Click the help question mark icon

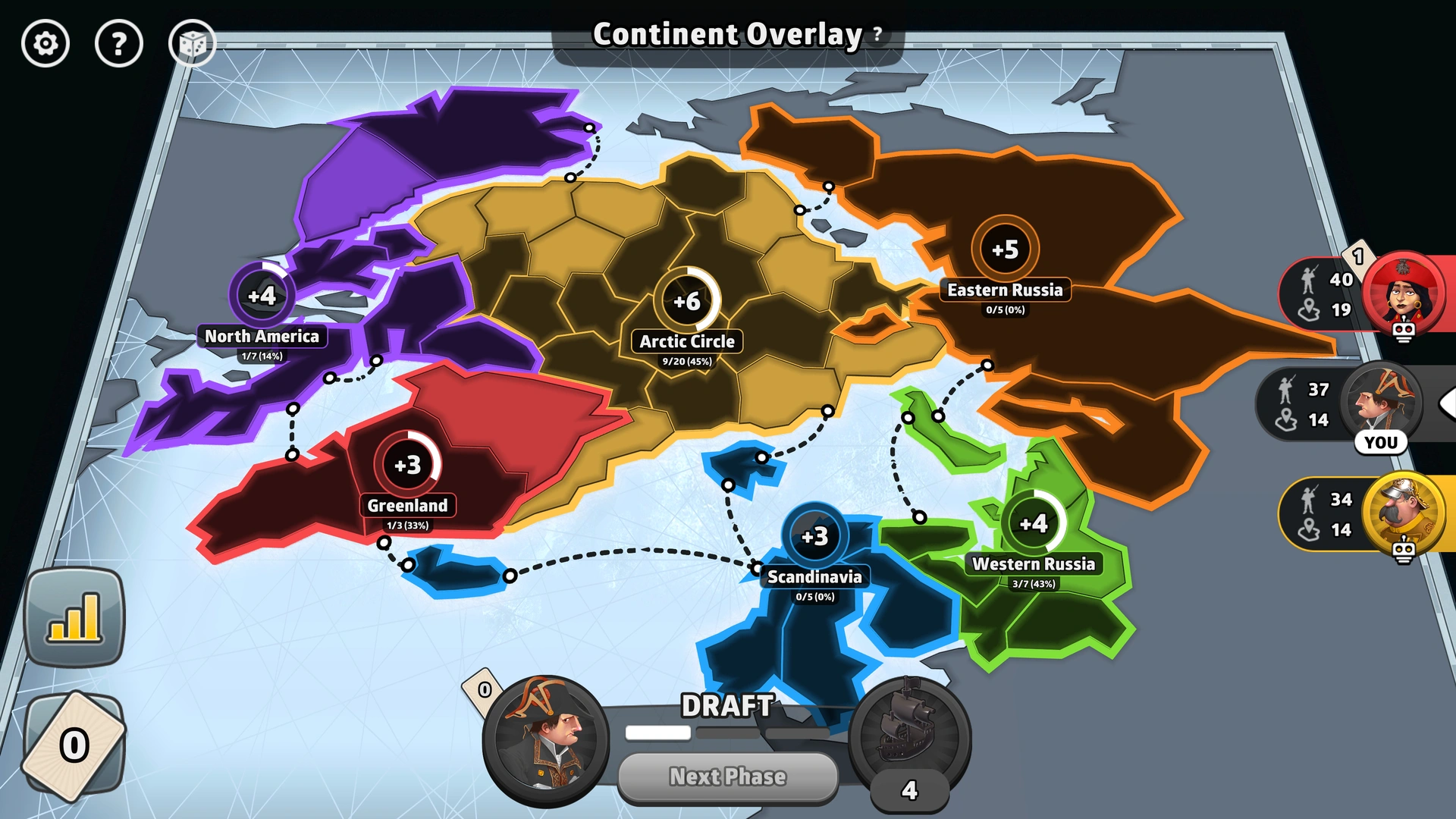click(119, 44)
